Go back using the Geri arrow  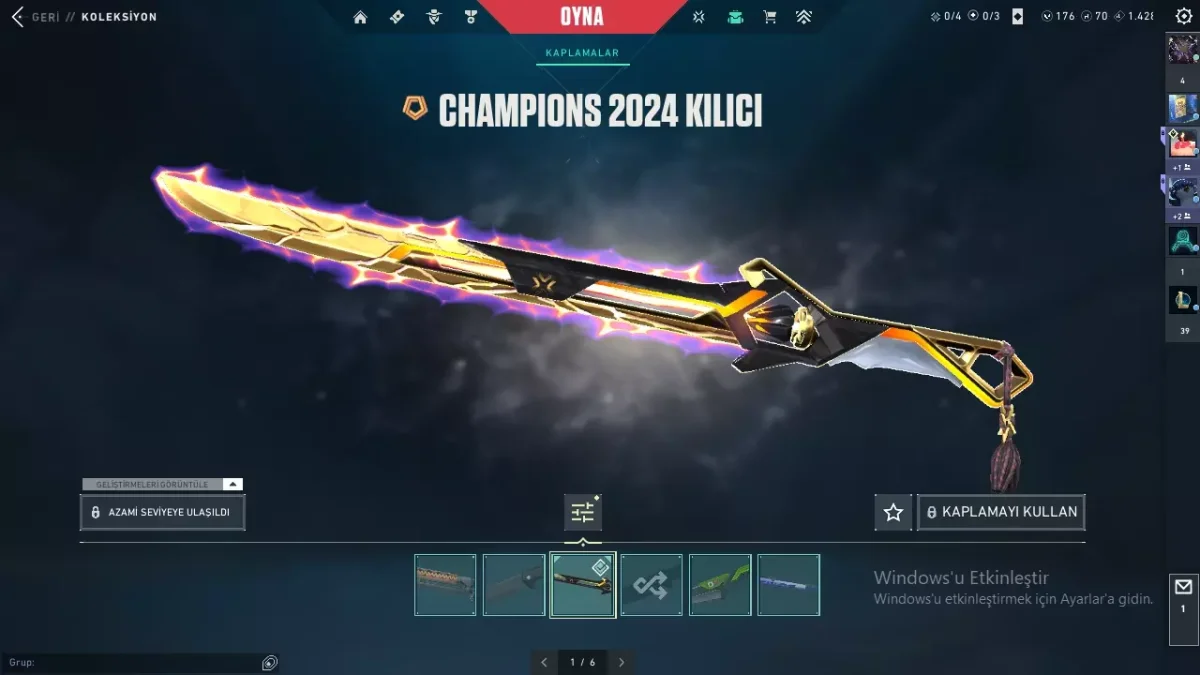tap(18, 17)
